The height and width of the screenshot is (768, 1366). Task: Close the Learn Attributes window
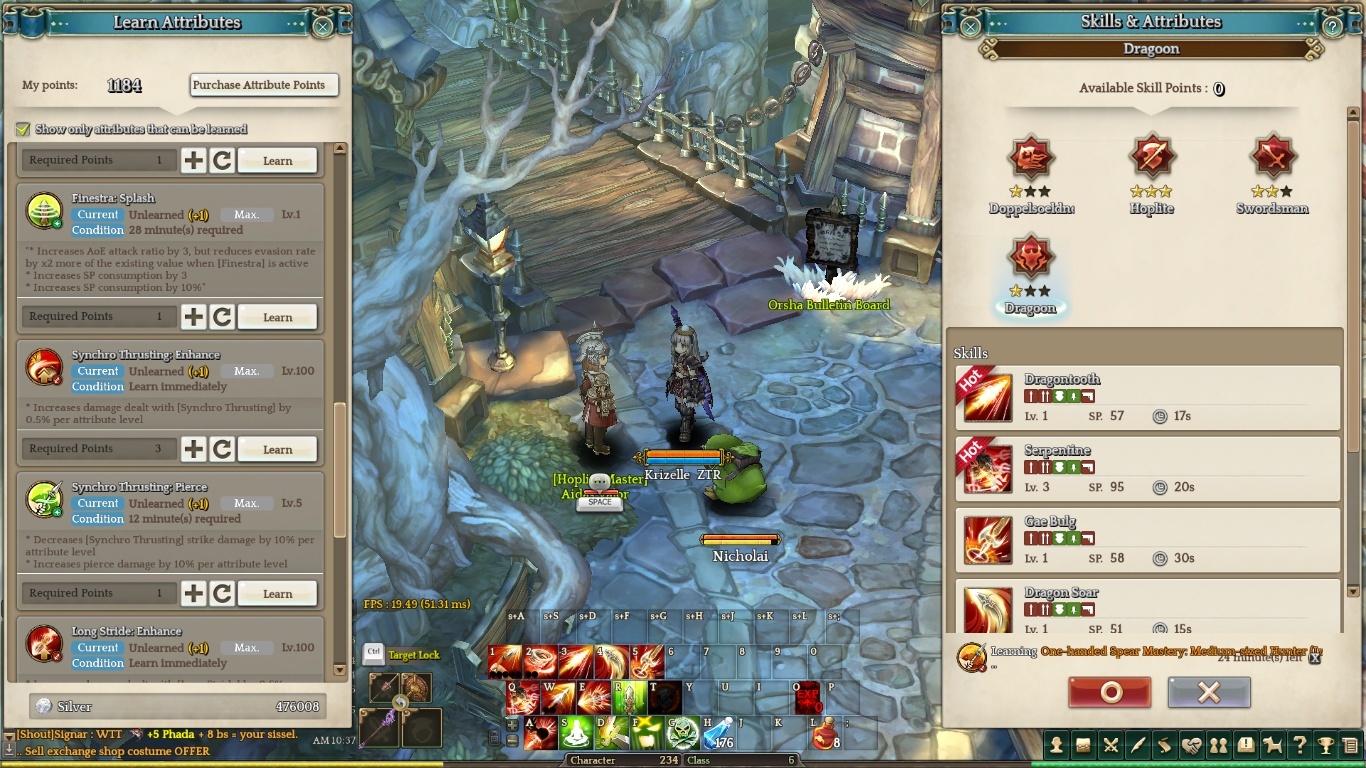[322, 26]
